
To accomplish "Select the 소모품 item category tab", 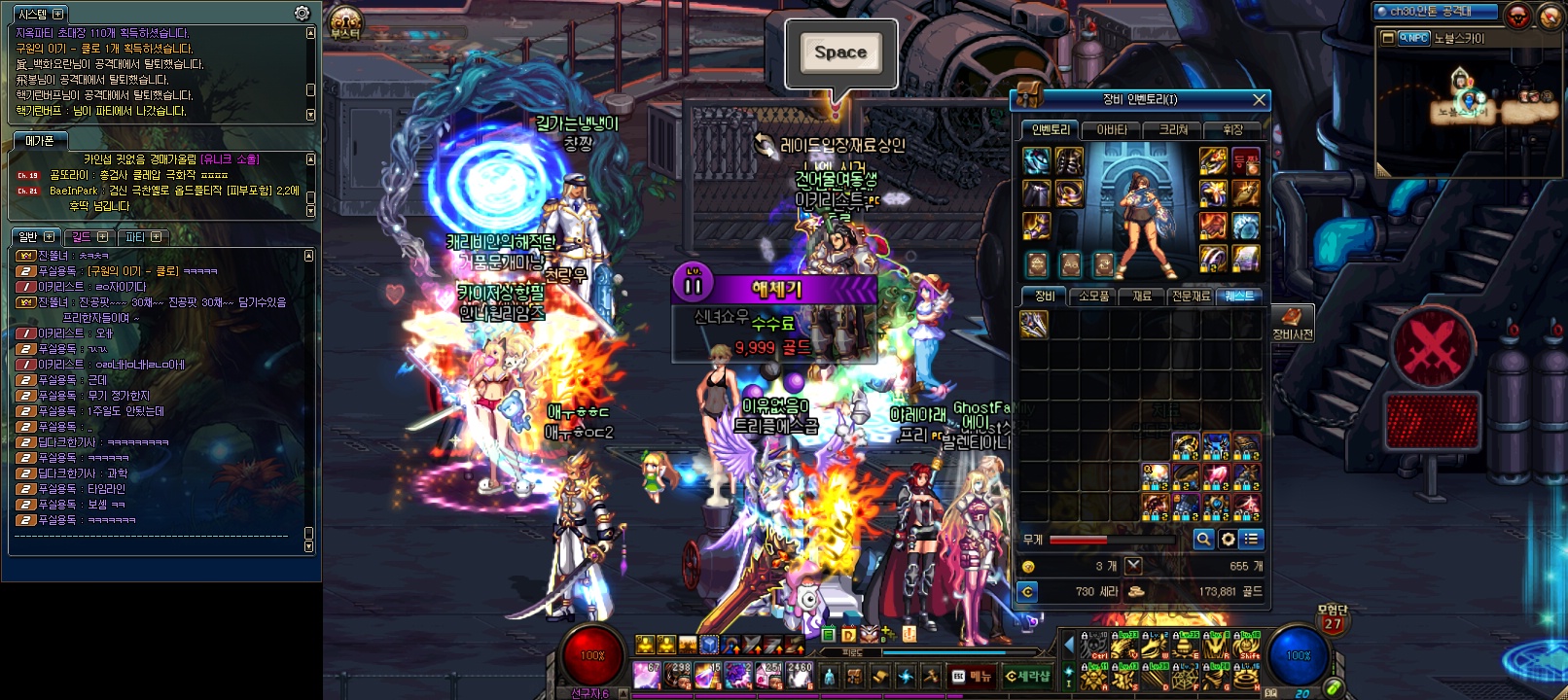I will (1094, 296).
